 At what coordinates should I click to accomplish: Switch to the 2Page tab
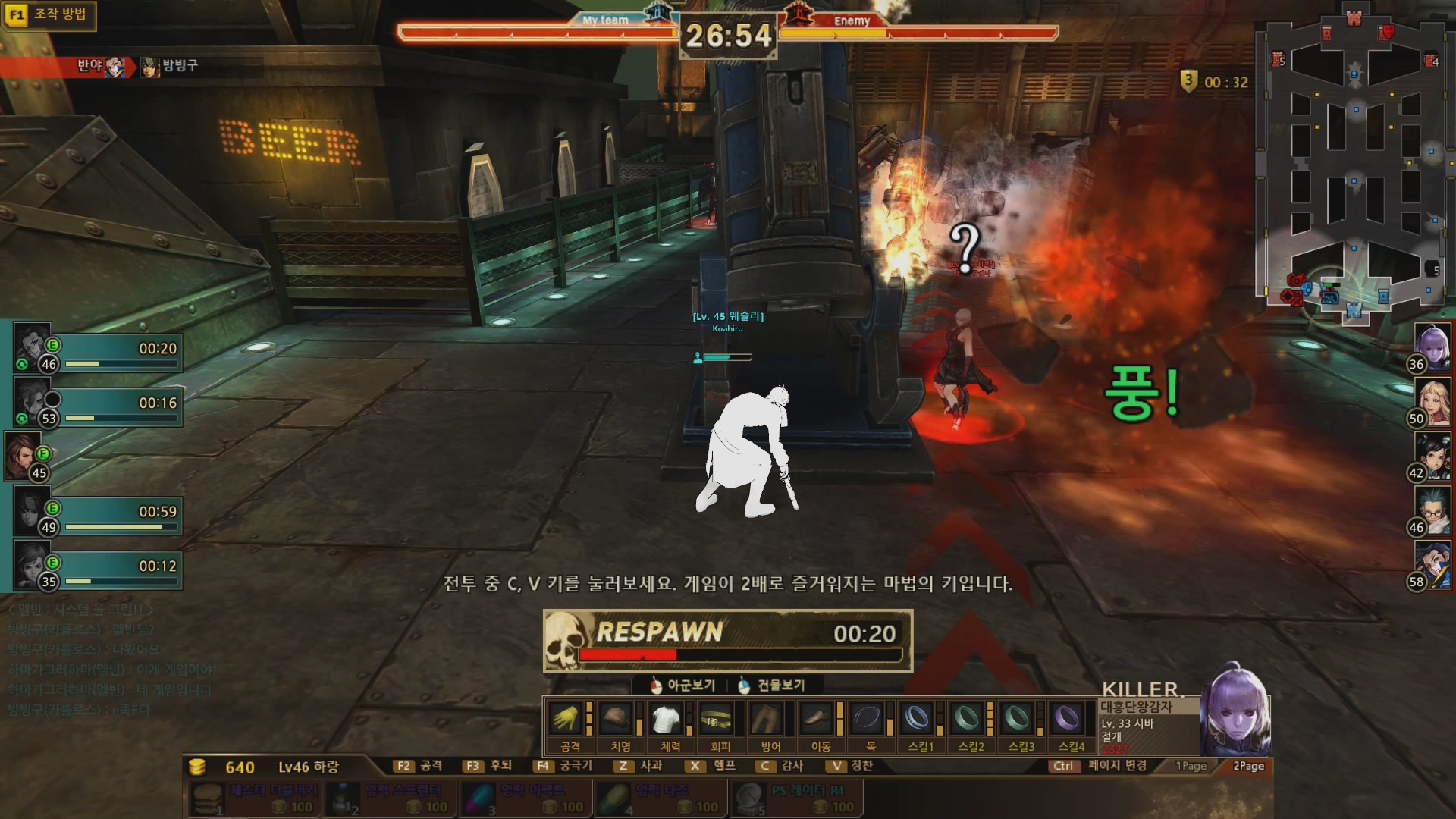[1248, 766]
